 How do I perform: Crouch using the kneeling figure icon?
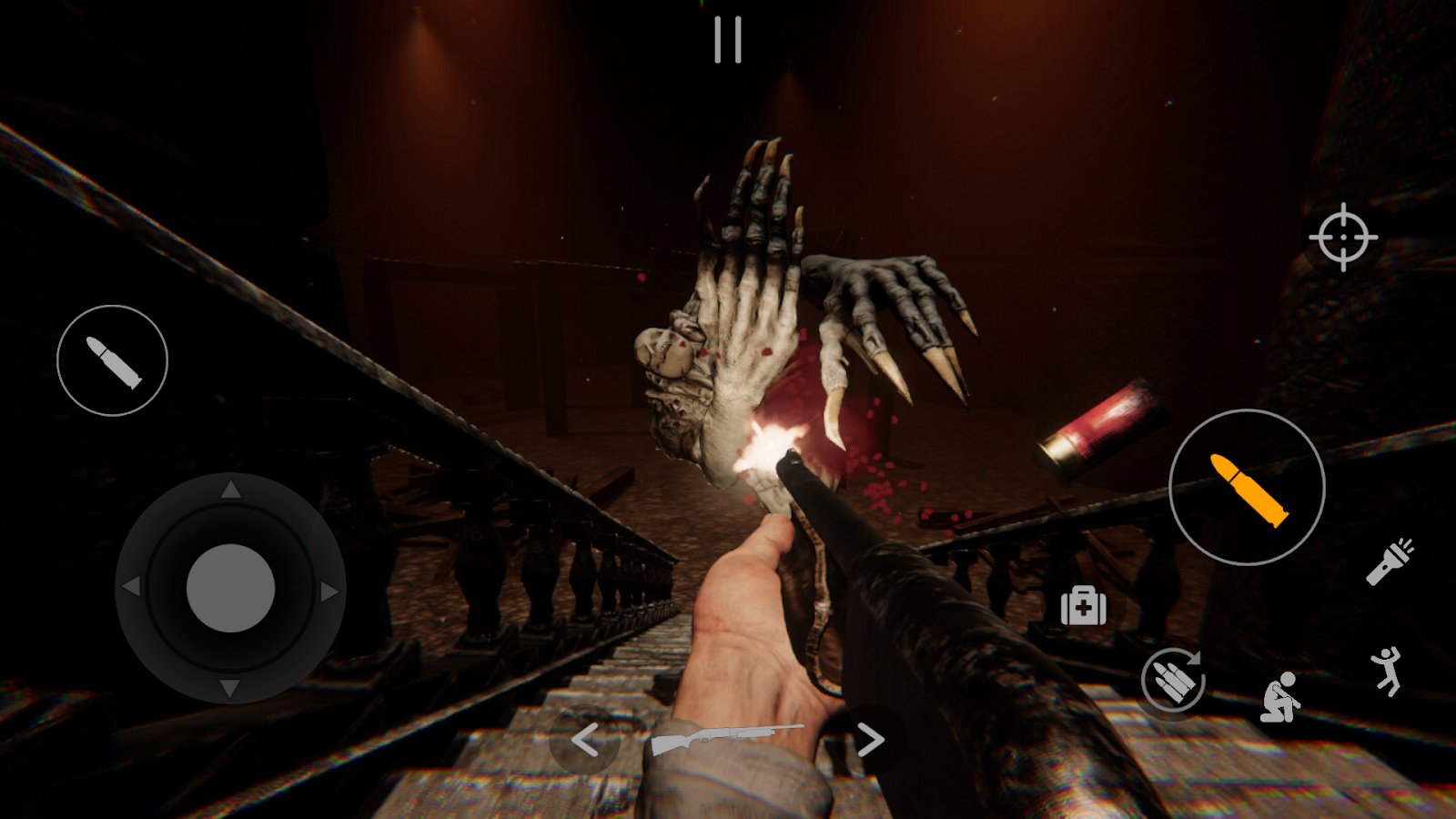pos(1280,697)
